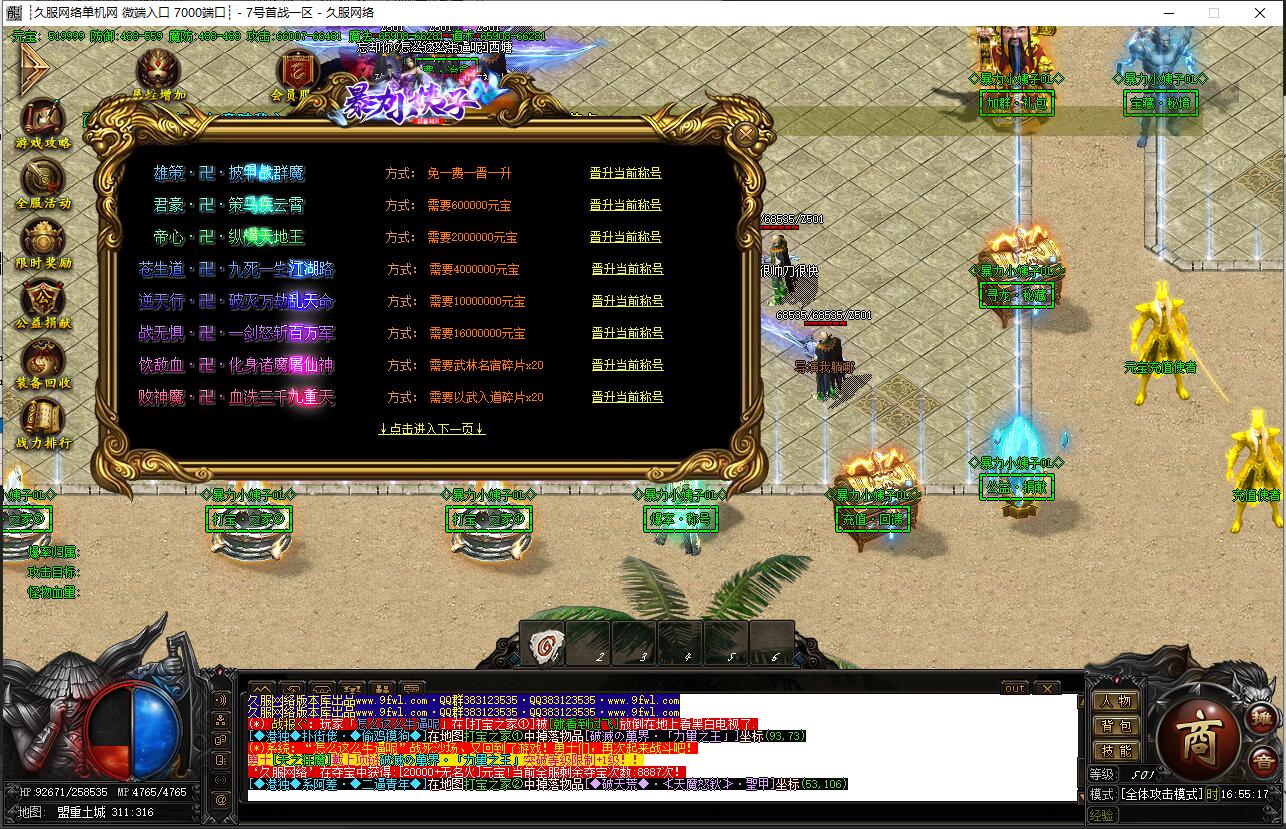
Task: Promote the 败神魔 title row
Action: tap(627, 397)
